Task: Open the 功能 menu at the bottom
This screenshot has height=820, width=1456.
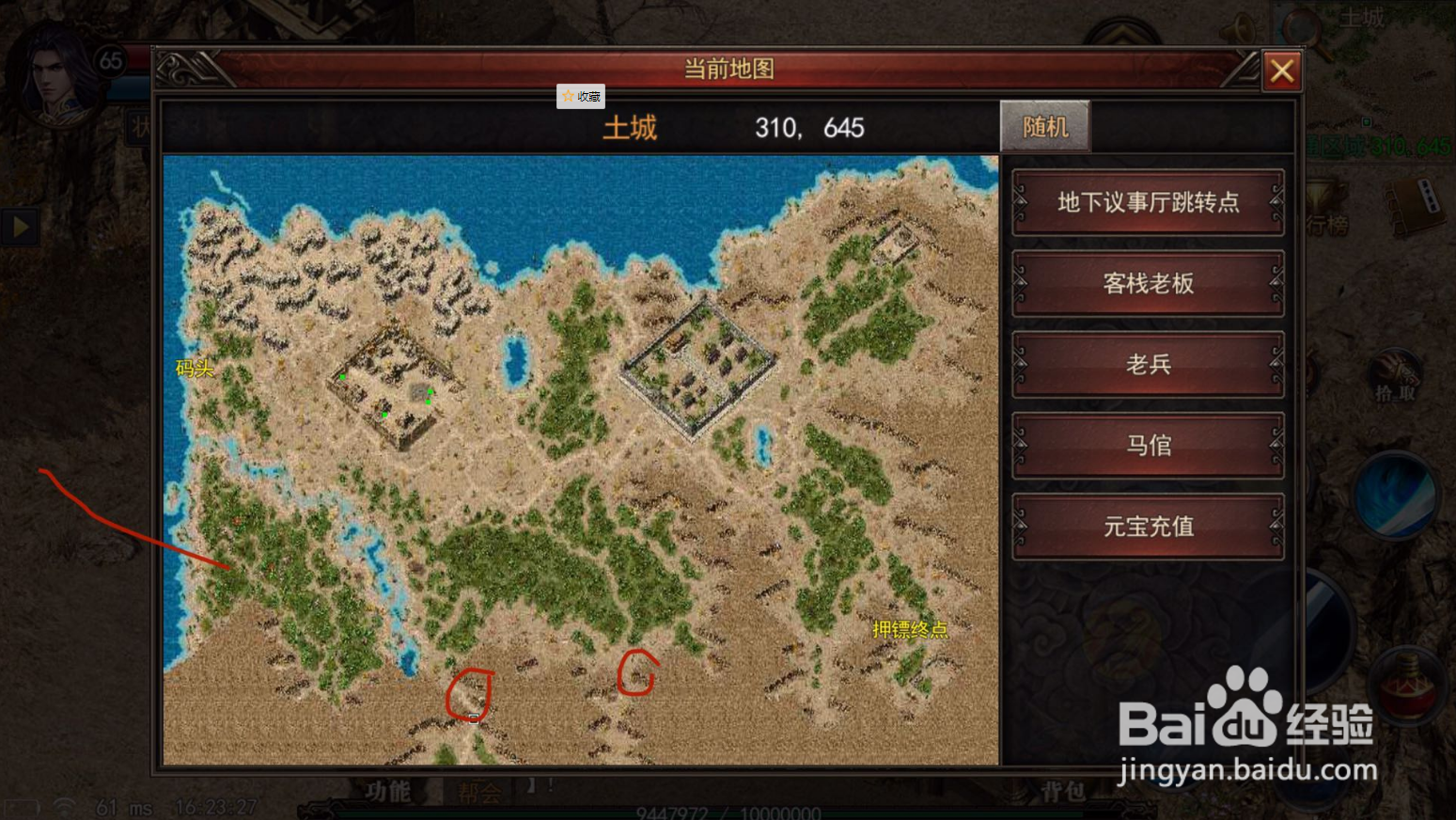Action: 388,790
